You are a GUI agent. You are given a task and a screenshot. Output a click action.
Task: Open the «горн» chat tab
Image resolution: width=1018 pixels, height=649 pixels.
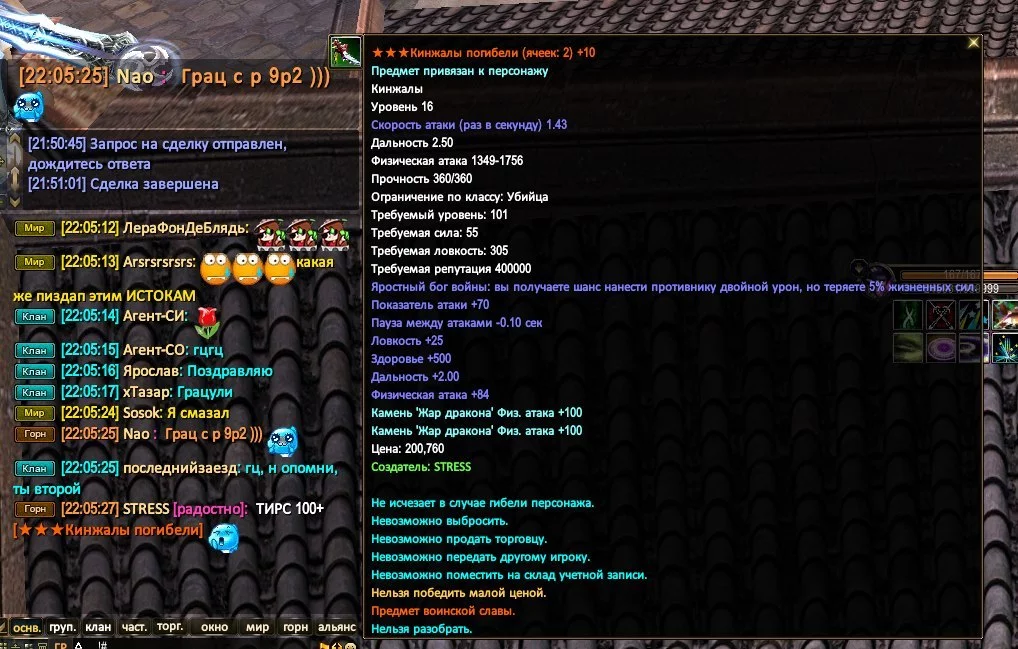tap(295, 628)
